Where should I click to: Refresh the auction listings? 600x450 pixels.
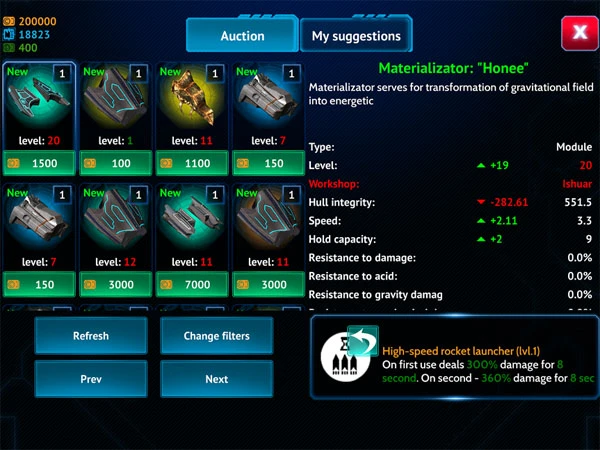90,336
